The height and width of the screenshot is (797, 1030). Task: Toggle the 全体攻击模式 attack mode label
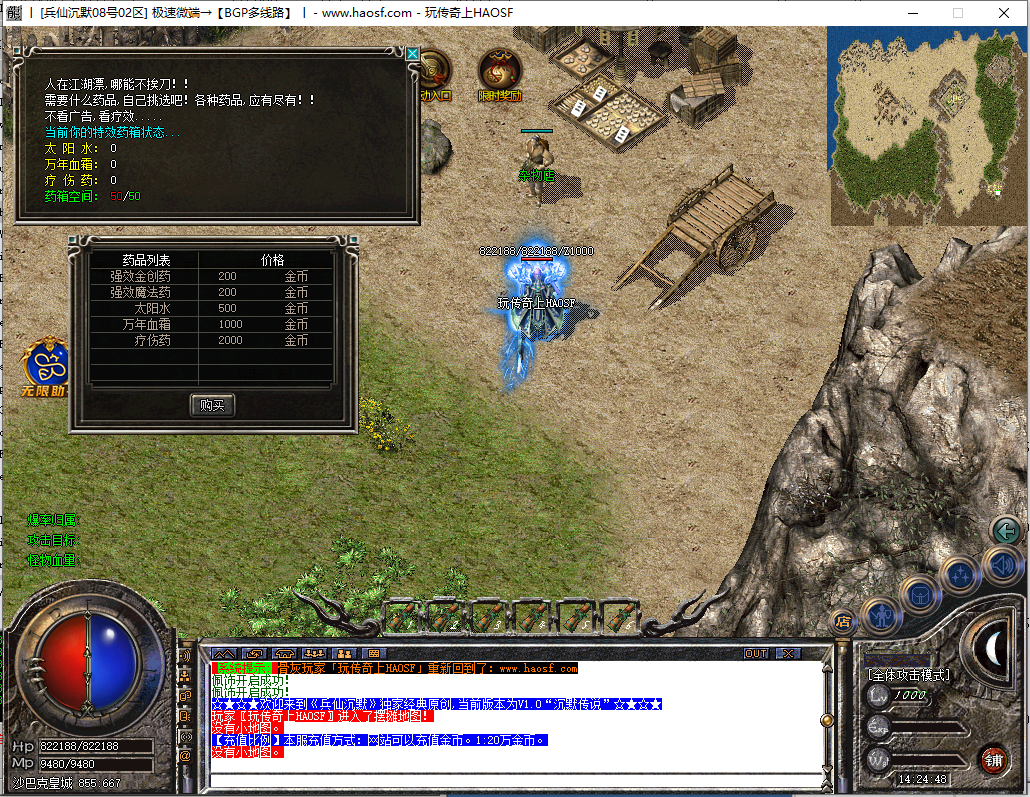pyautogui.click(x=910, y=675)
